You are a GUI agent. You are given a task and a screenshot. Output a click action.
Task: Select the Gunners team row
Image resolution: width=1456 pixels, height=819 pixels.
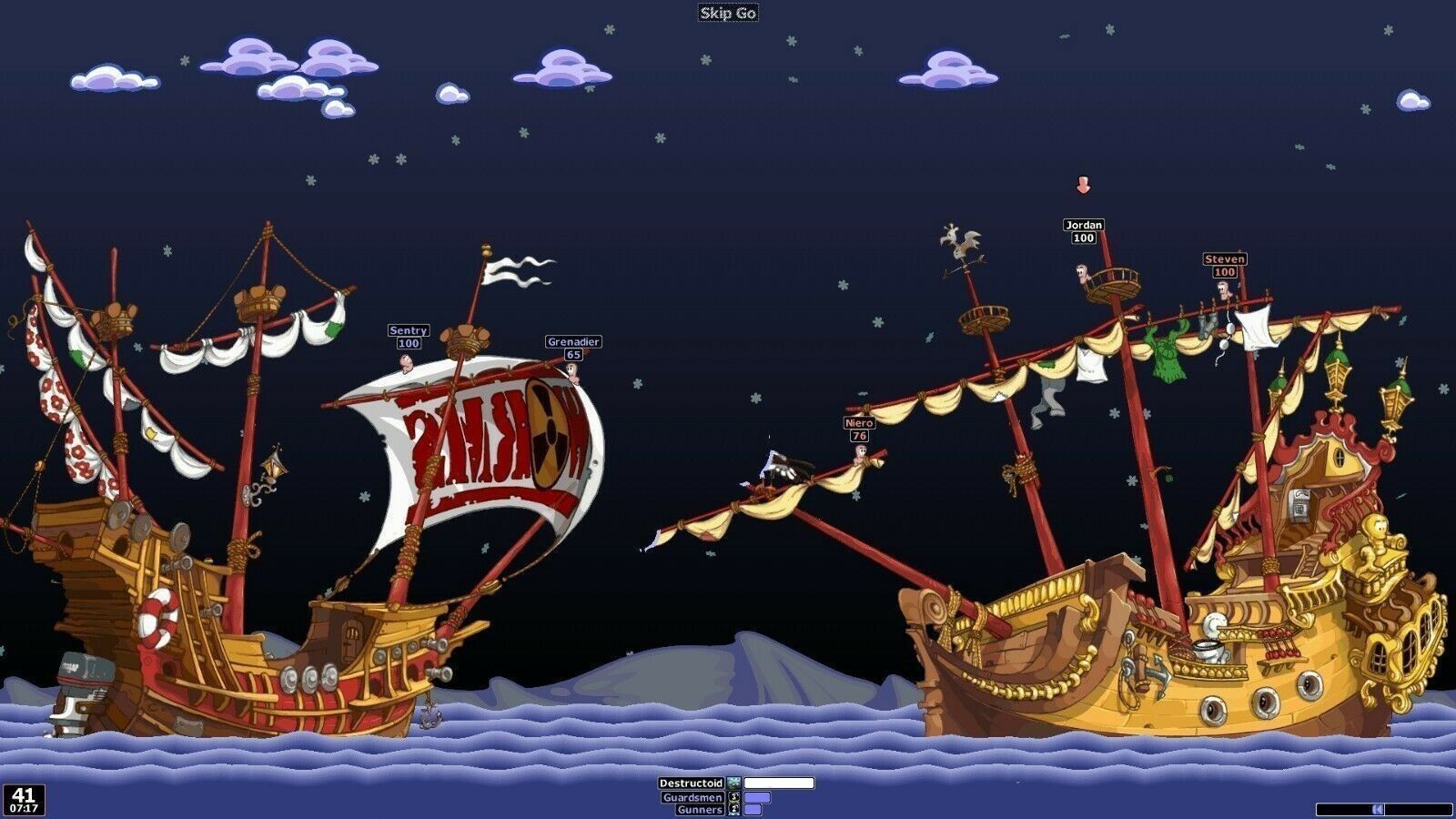tap(700, 809)
